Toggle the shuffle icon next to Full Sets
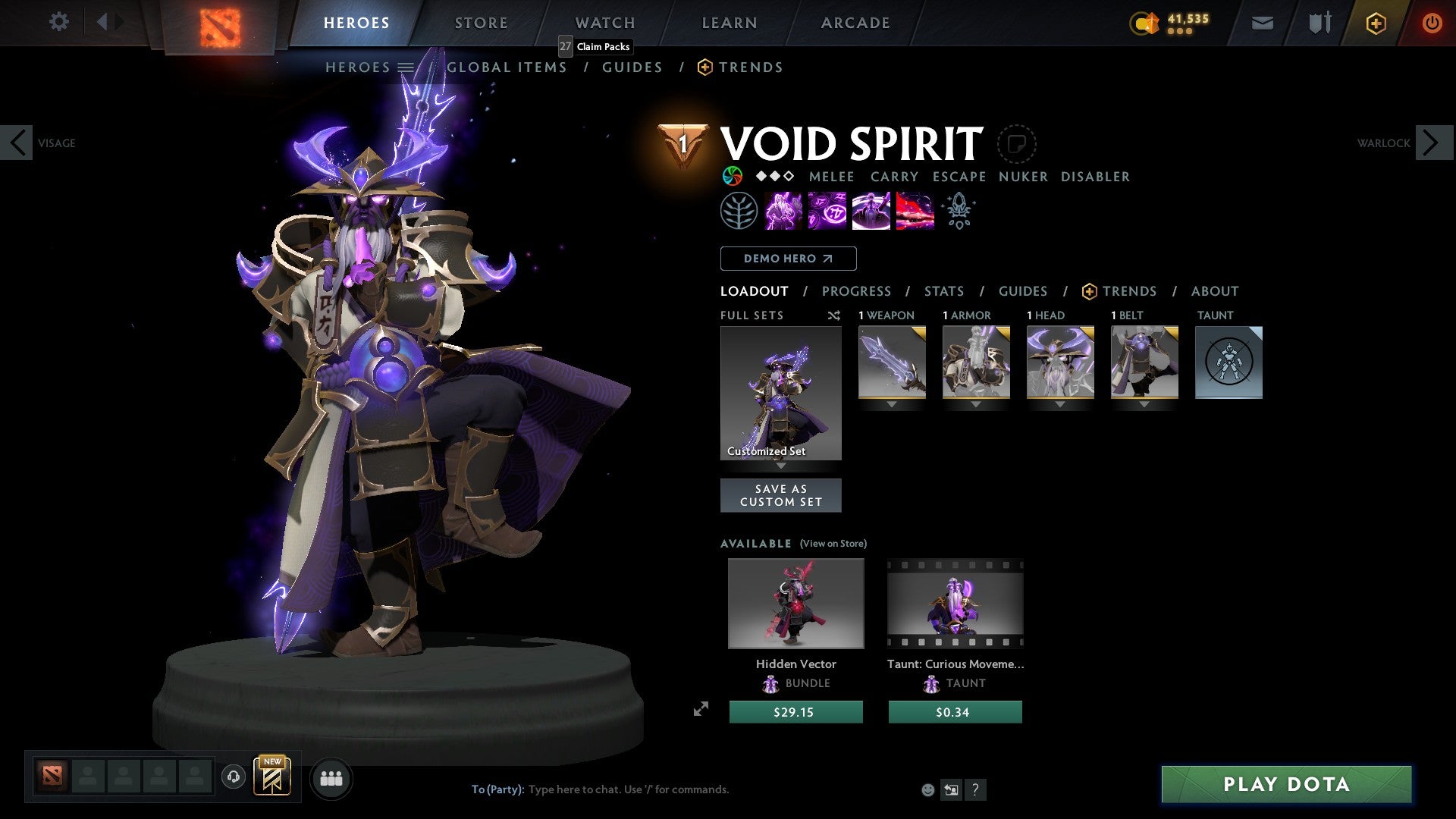 click(x=834, y=315)
